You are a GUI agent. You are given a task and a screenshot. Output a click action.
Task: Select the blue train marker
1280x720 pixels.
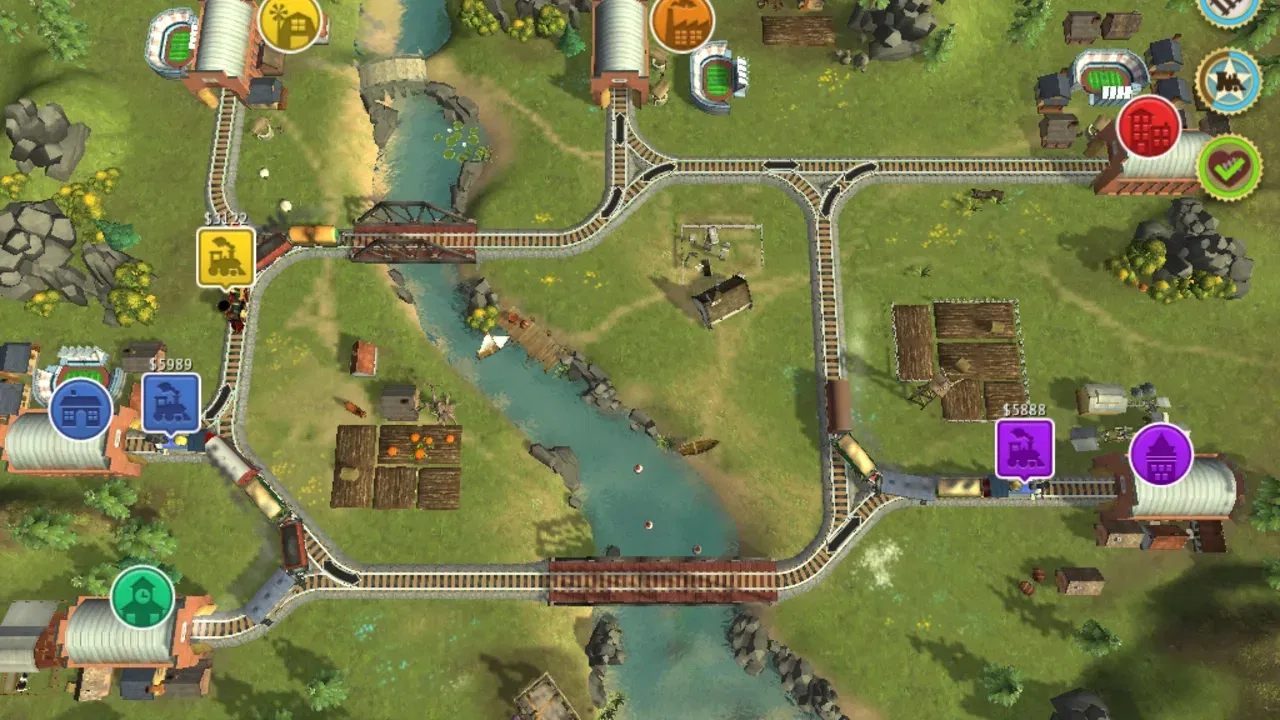(171, 403)
